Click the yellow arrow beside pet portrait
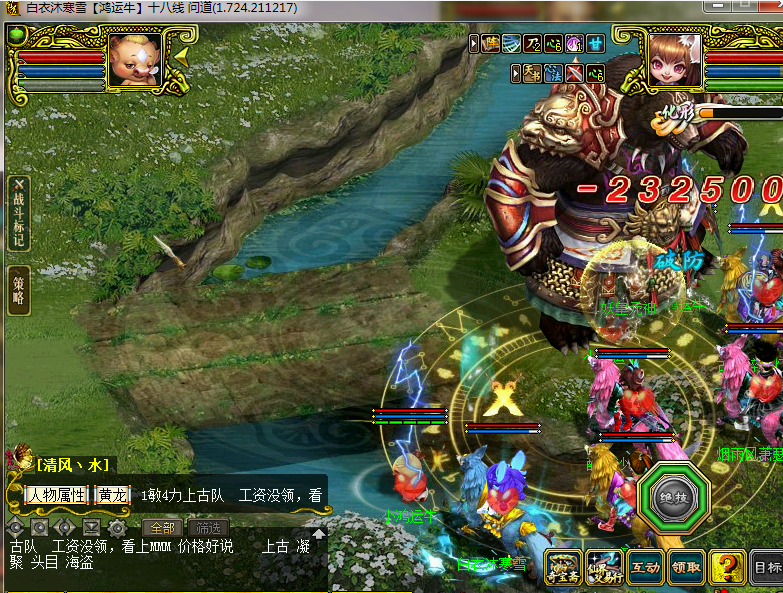 click(x=182, y=57)
